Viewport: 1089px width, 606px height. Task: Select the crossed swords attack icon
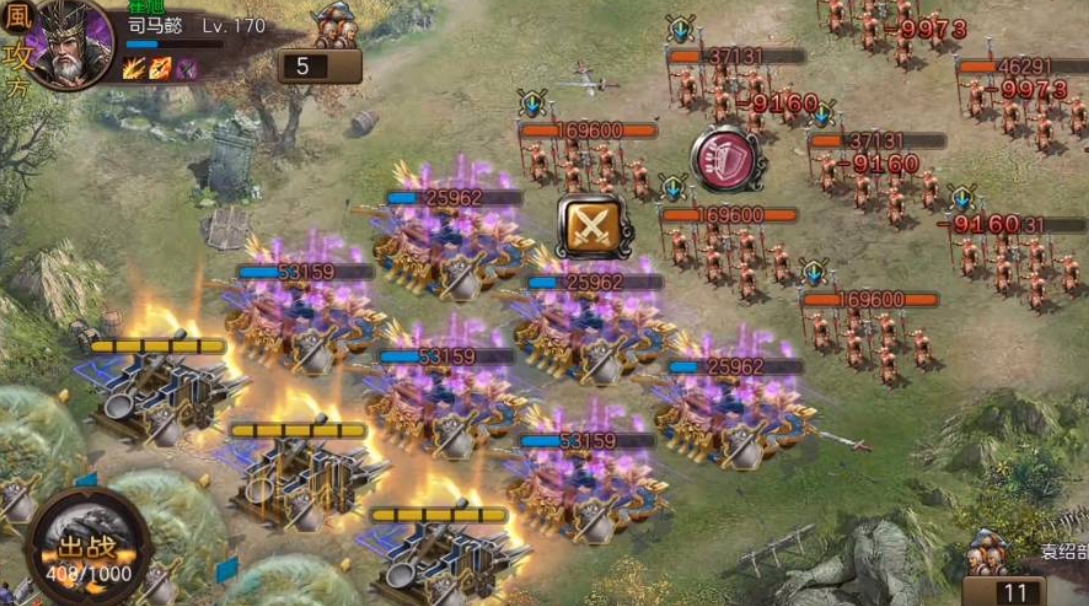pyautogui.click(x=593, y=227)
